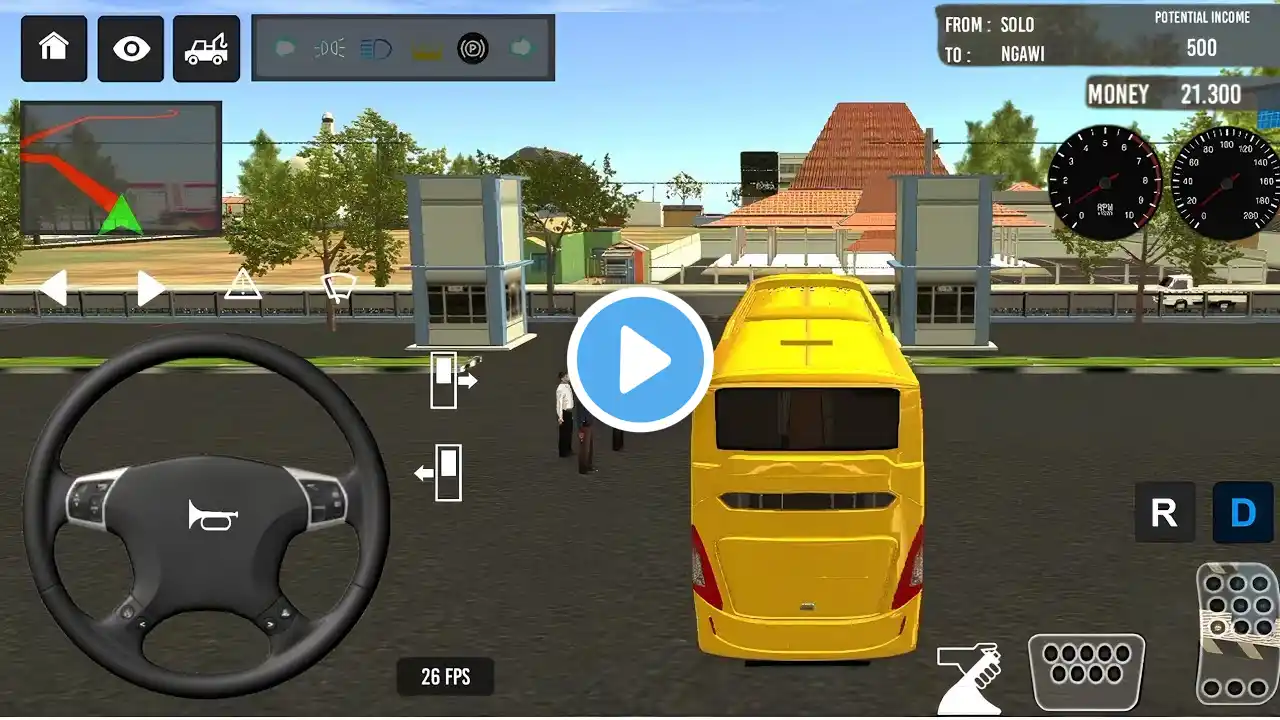Image resolution: width=1280 pixels, height=720 pixels.
Task: Open the route minimap
Action: click(120, 167)
